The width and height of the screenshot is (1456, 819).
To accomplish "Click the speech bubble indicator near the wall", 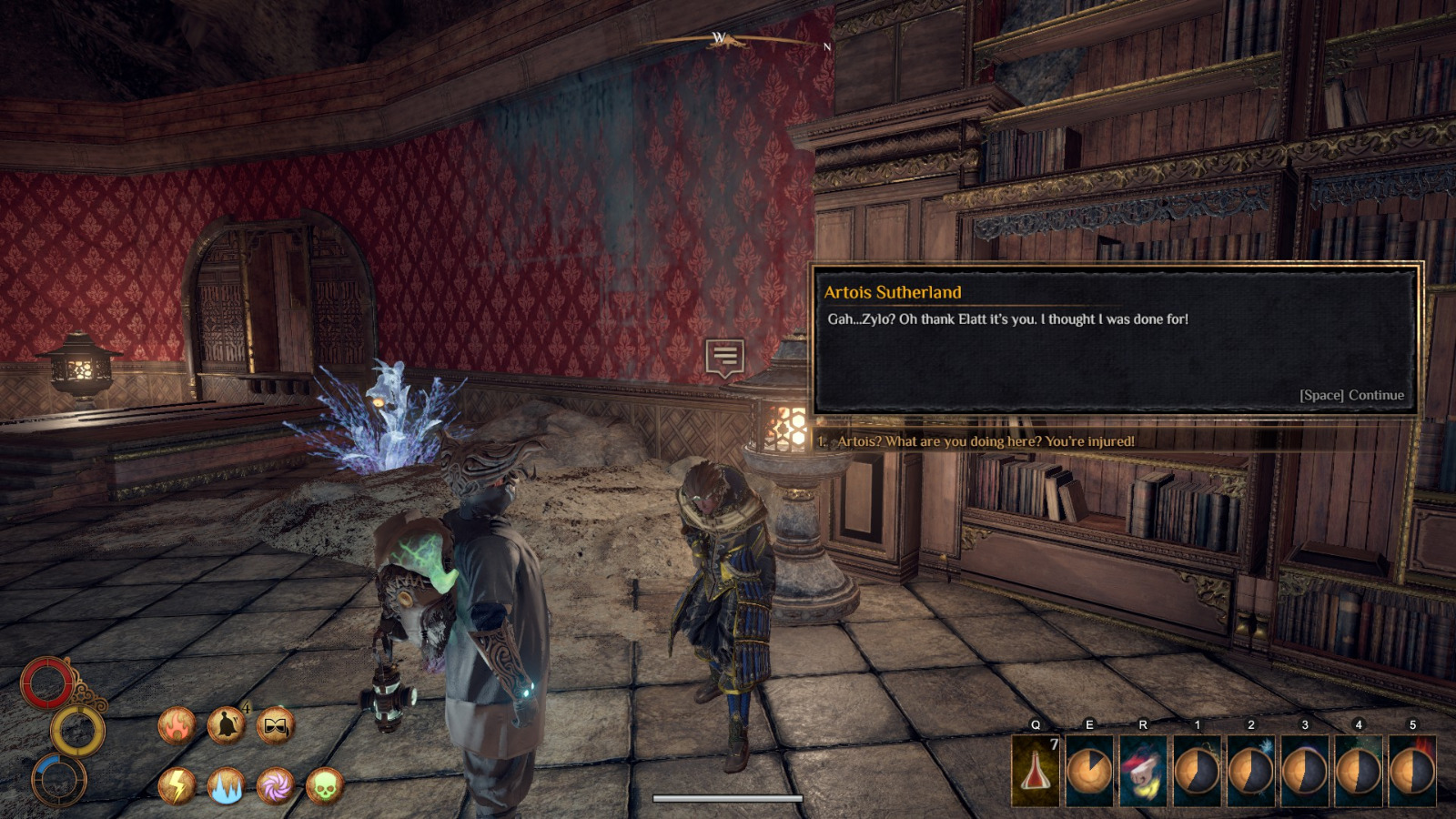I will pos(725,356).
